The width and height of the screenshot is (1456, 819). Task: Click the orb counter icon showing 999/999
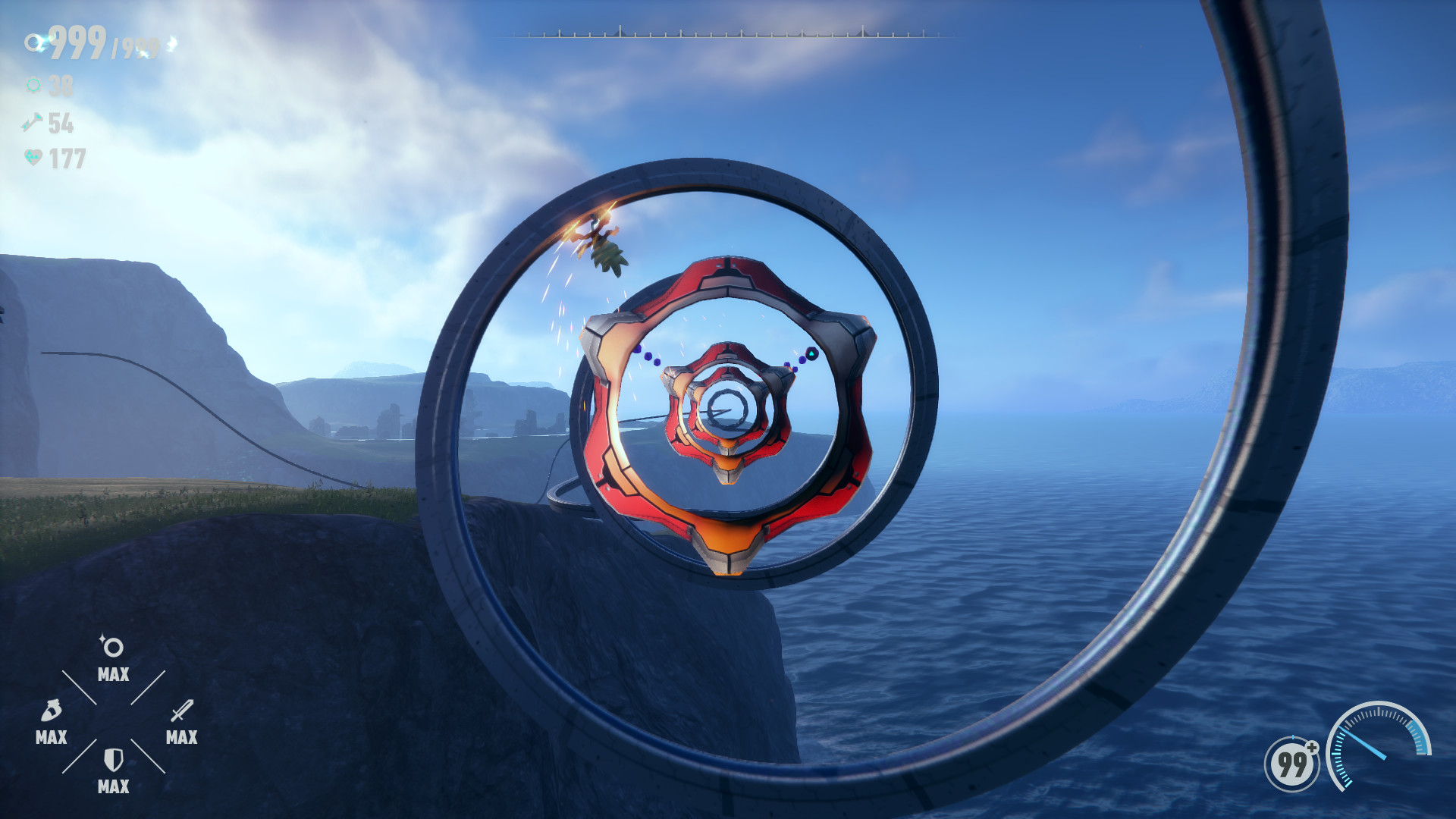pos(34,43)
